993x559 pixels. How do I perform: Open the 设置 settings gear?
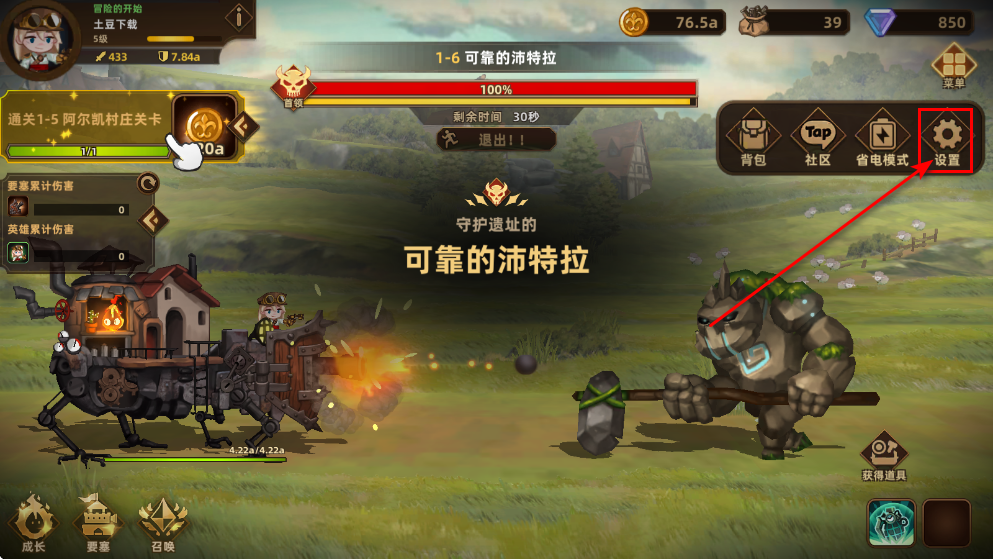[x=946, y=140]
